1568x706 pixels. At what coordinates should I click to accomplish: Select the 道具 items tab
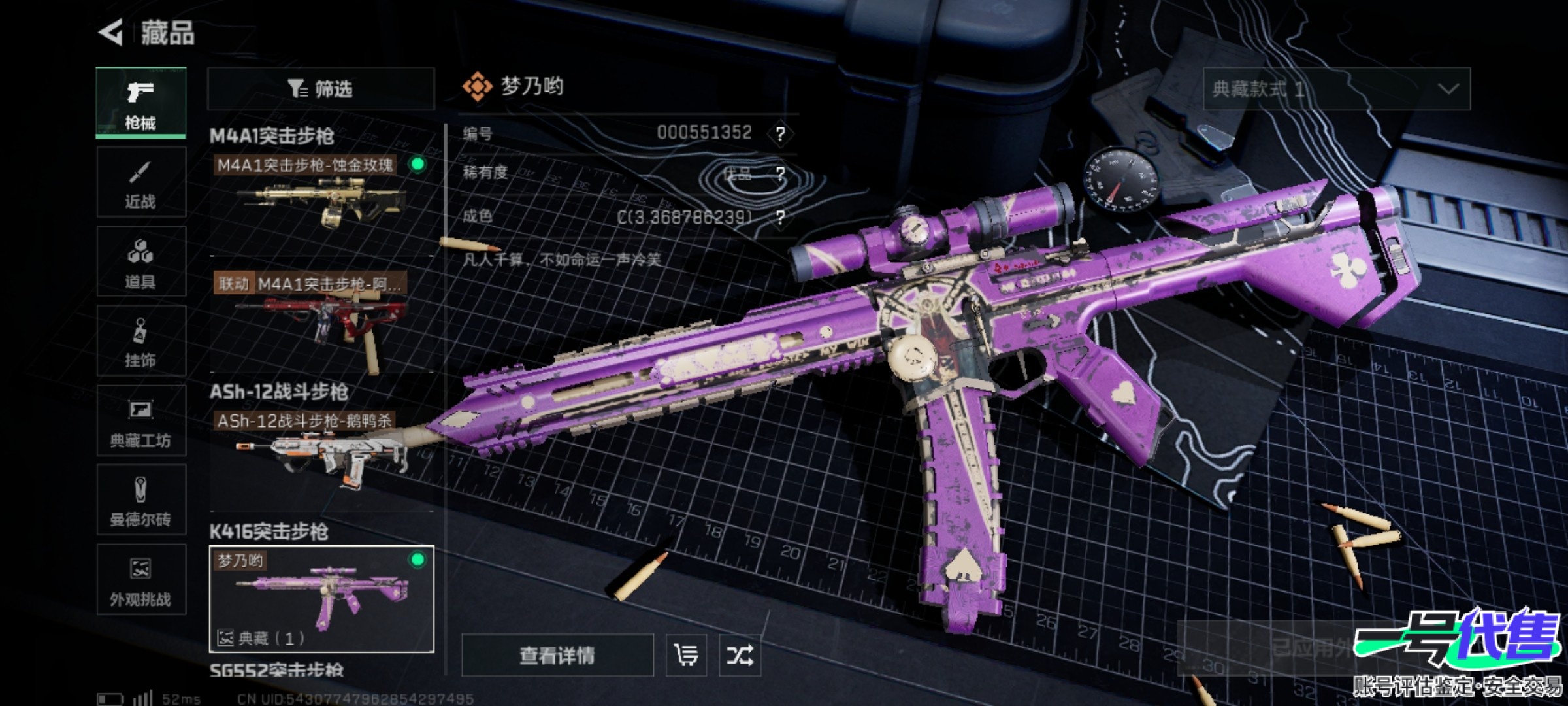(x=140, y=262)
